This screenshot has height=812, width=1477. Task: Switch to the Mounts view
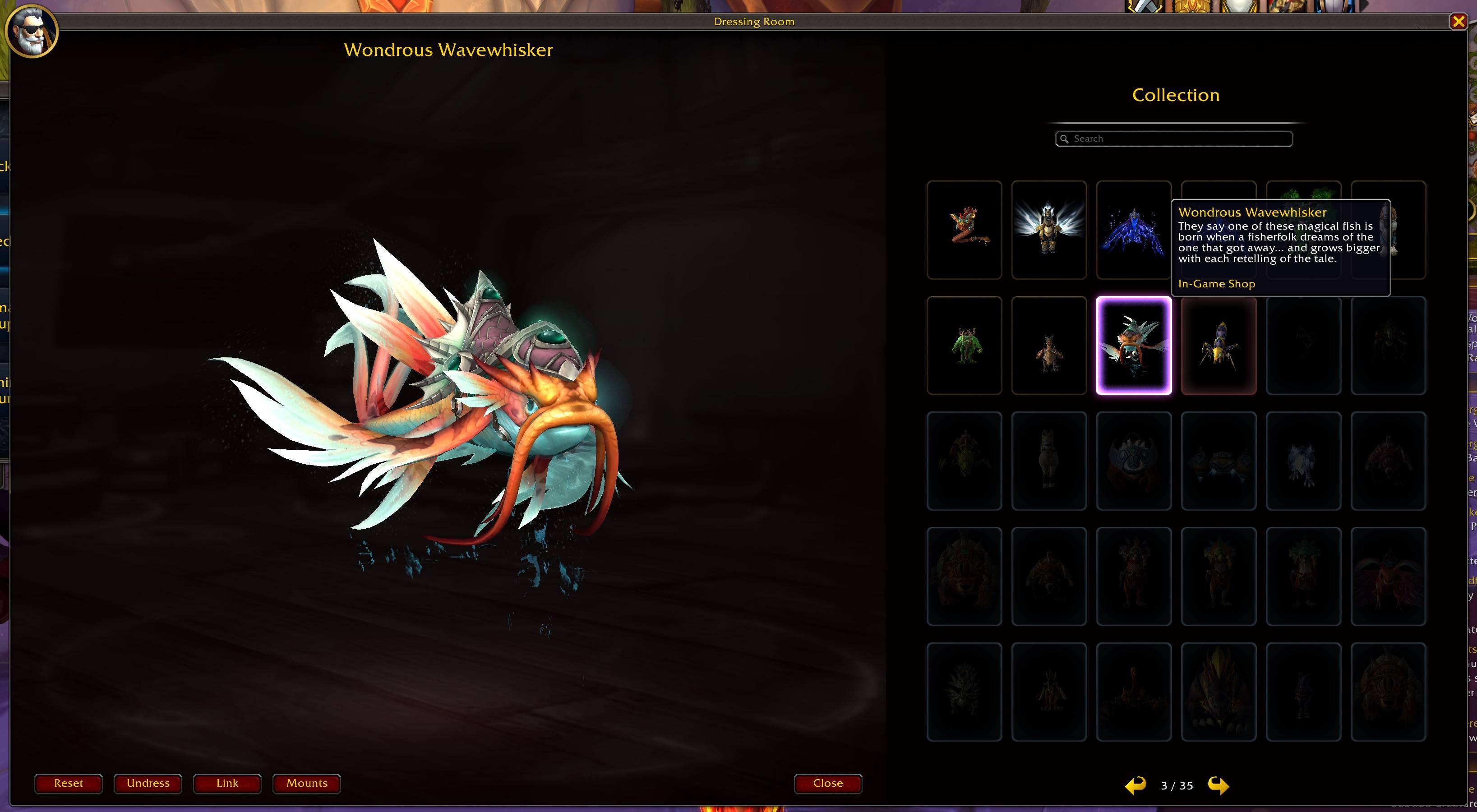click(306, 783)
